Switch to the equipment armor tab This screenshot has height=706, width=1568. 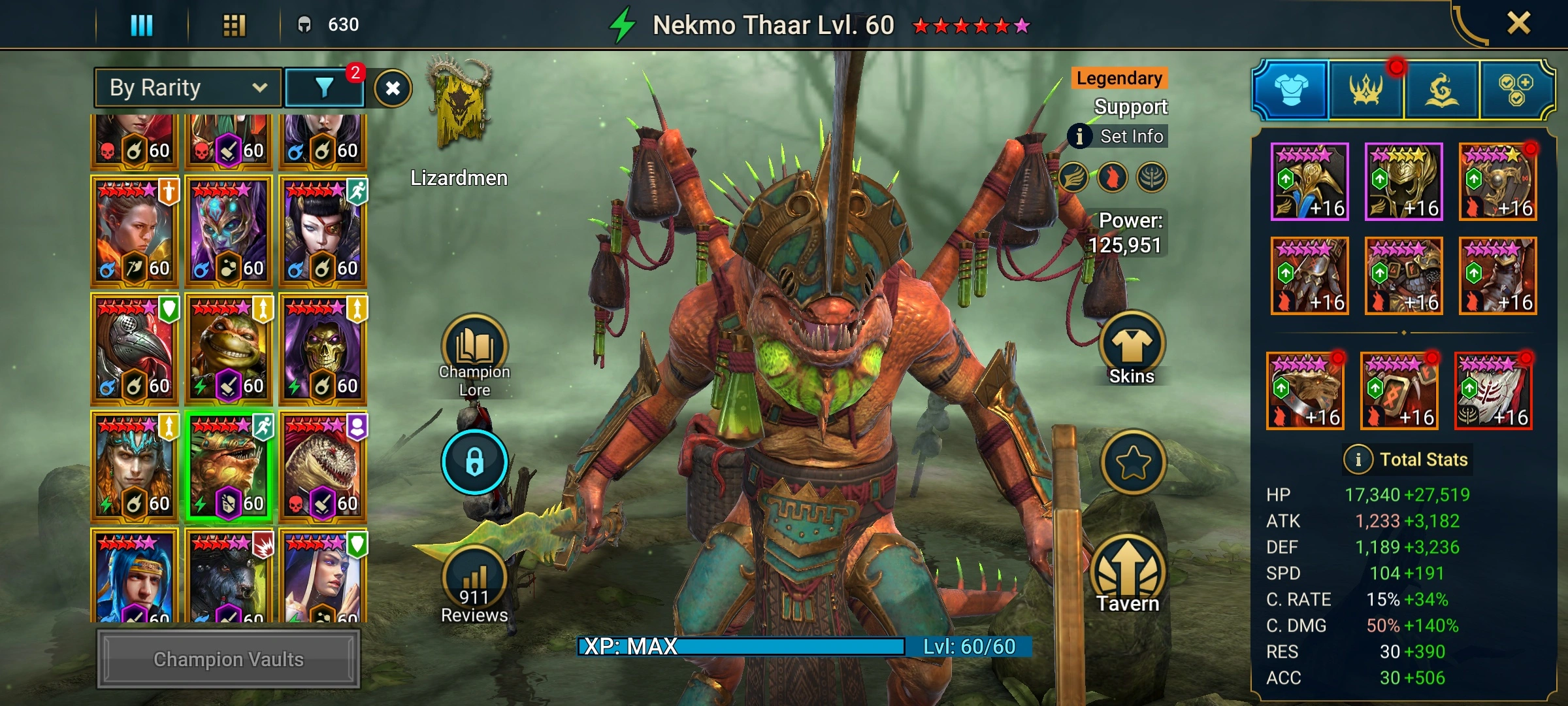[x=1291, y=90]
